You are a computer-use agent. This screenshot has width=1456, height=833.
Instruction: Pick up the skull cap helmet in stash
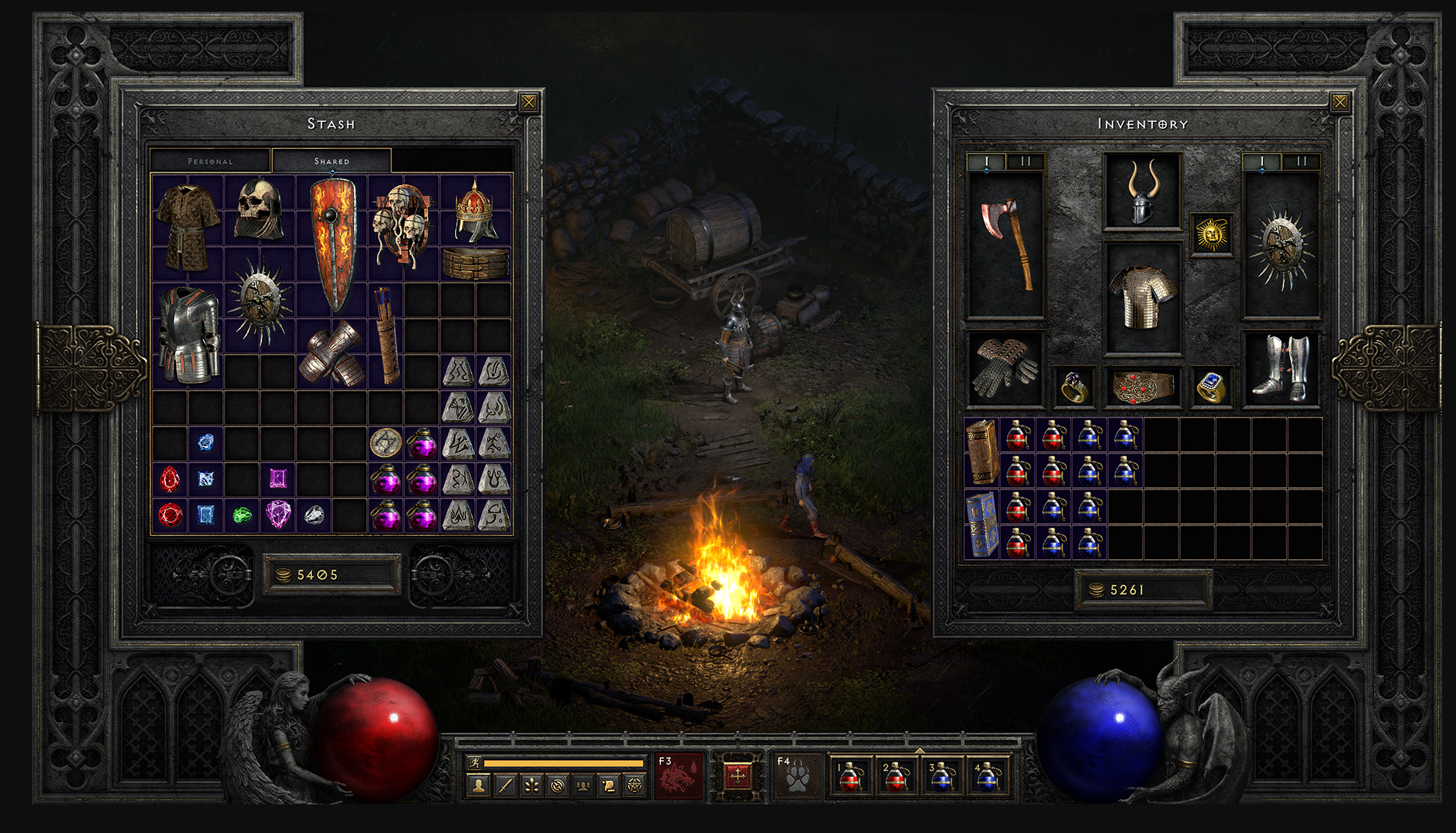259,210
